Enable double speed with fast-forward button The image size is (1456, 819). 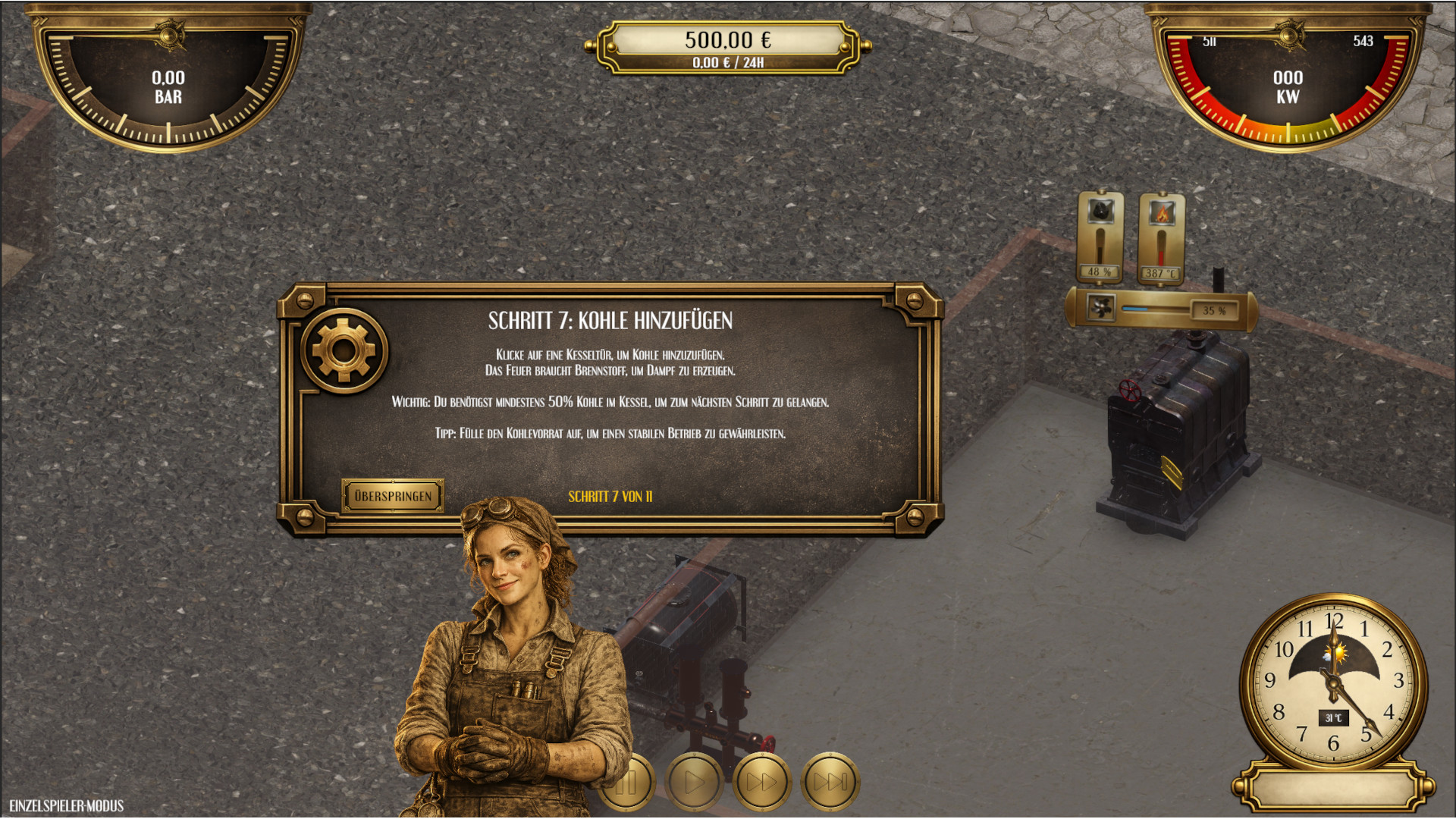pos(763,782)
